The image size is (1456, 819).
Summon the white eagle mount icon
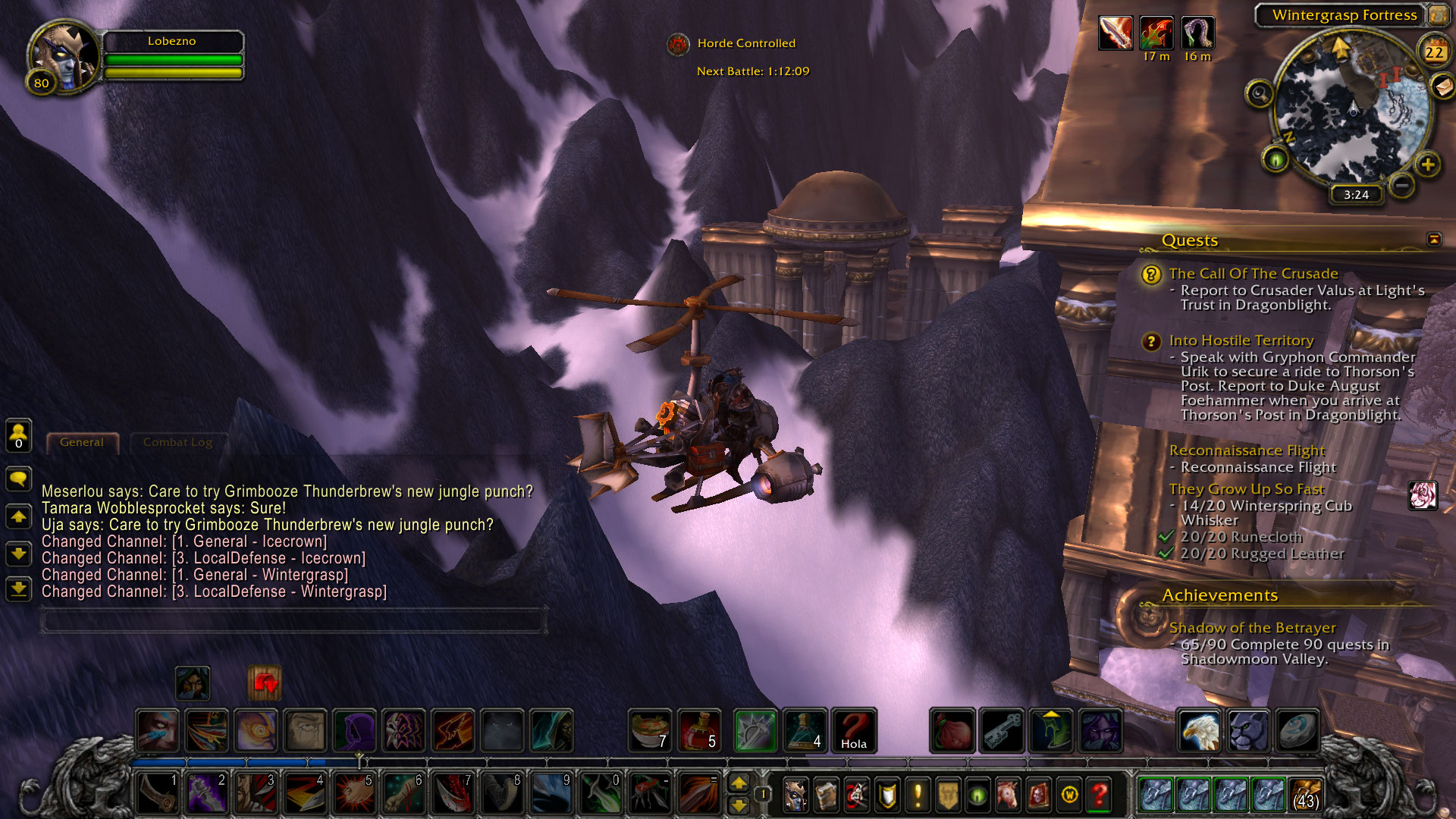(x=1199, y=730)
